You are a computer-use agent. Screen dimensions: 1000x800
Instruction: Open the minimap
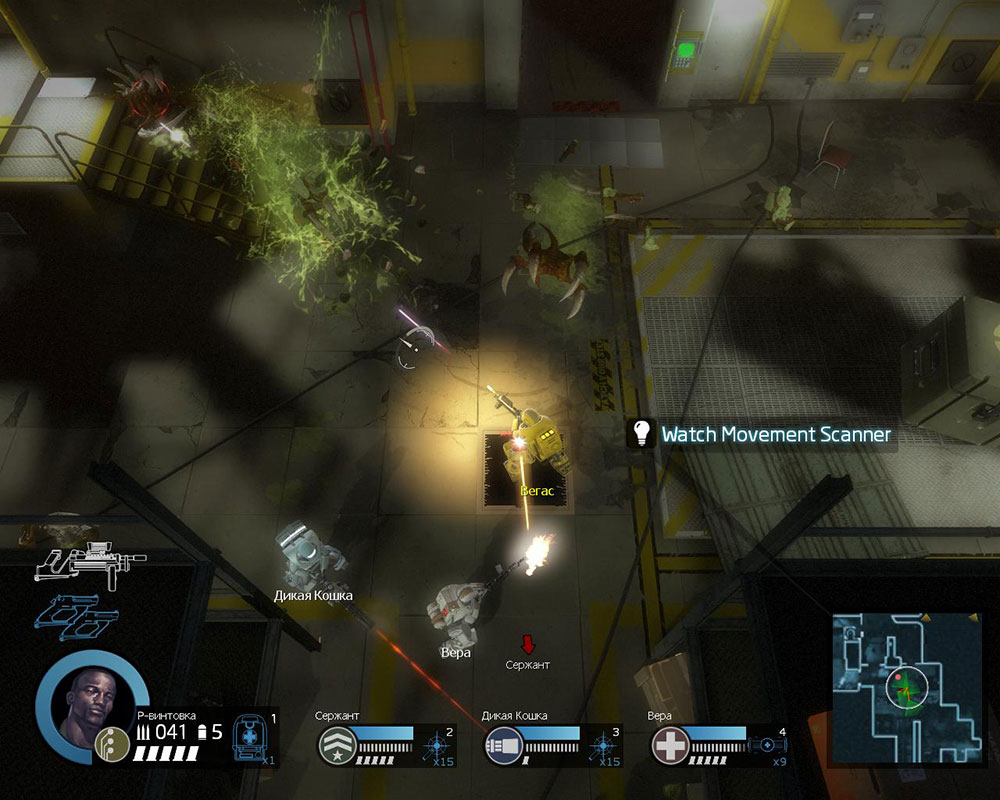[x=906, y=688]
